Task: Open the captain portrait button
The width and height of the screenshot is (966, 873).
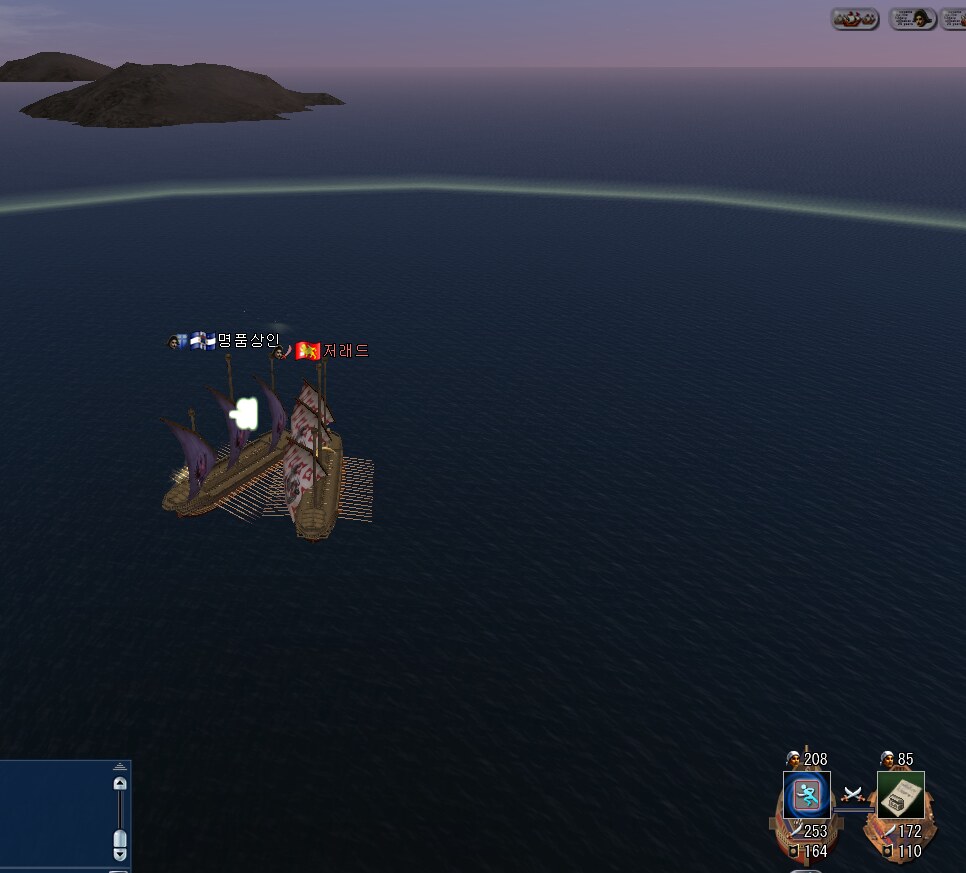Action: (912, 19)
